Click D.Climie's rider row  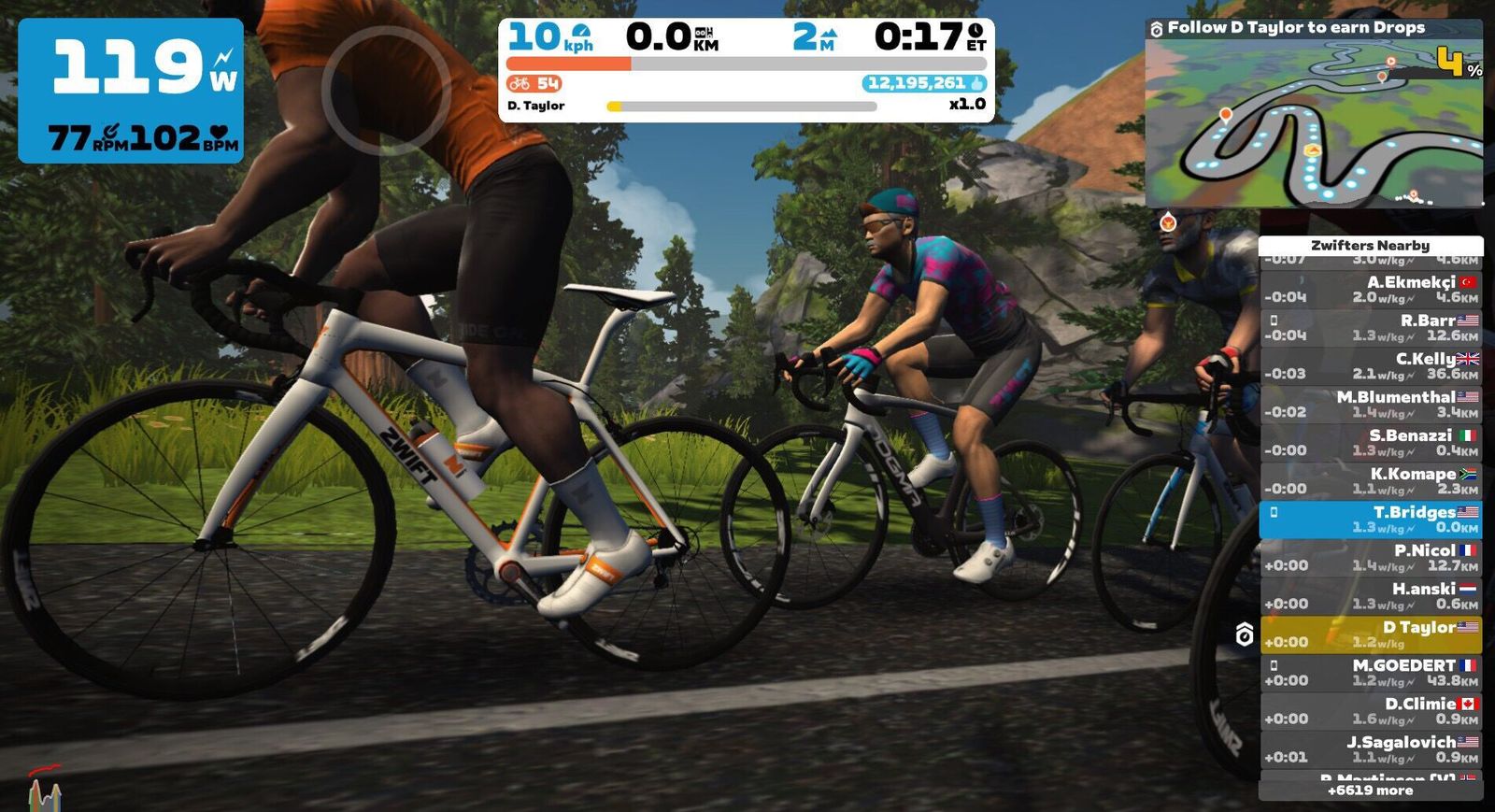1370,711
